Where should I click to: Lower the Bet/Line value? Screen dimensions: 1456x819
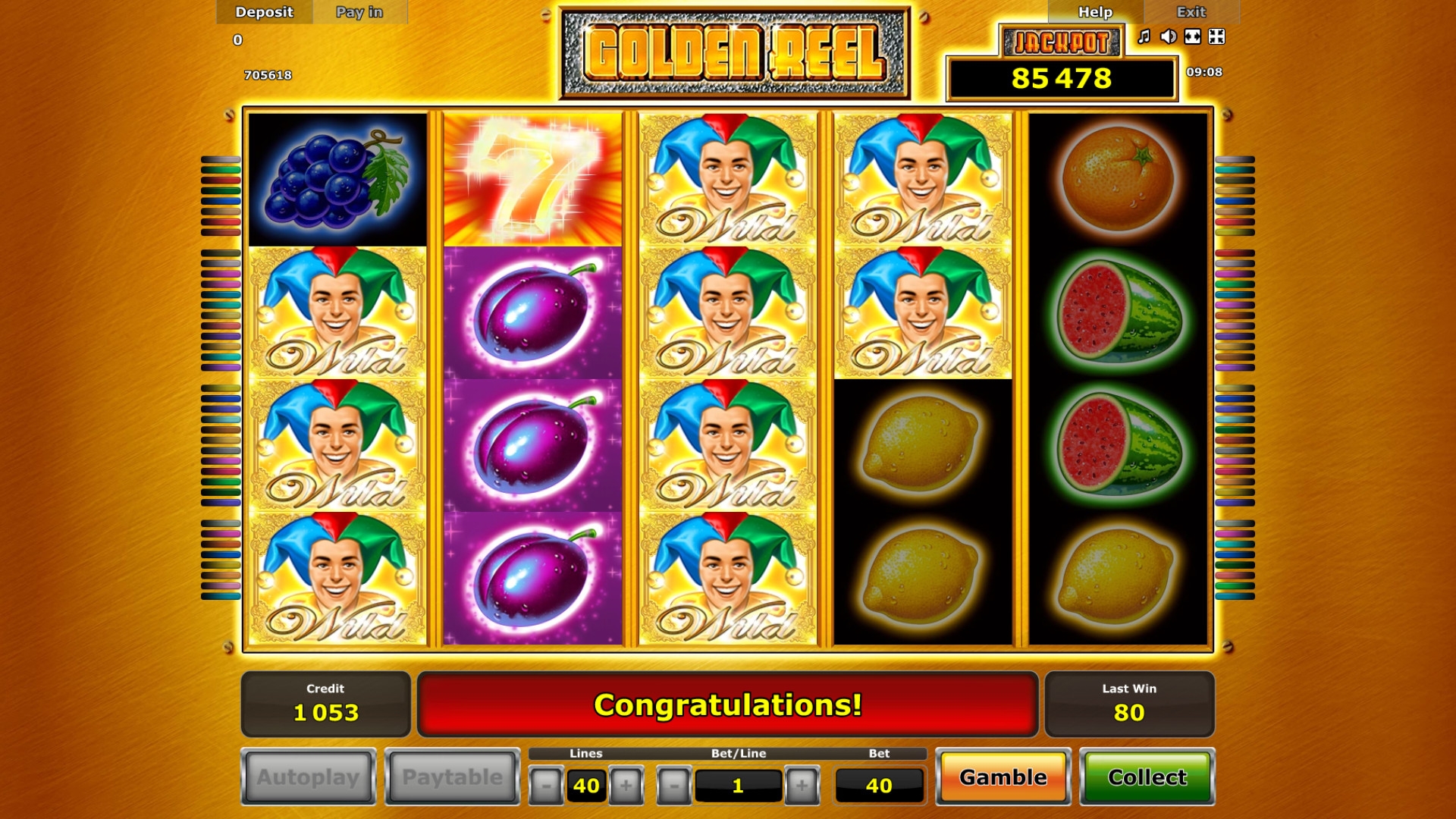click(674, 786)
